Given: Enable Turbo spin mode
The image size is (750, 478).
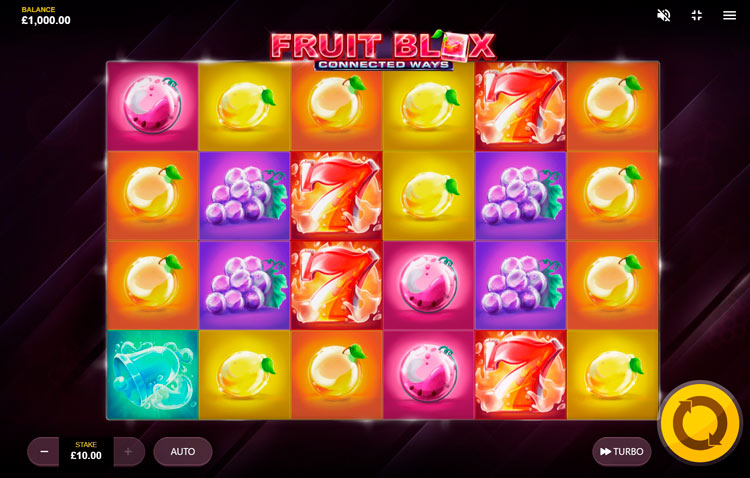Looking at the screenshot, I should click(x=621, y=452).
